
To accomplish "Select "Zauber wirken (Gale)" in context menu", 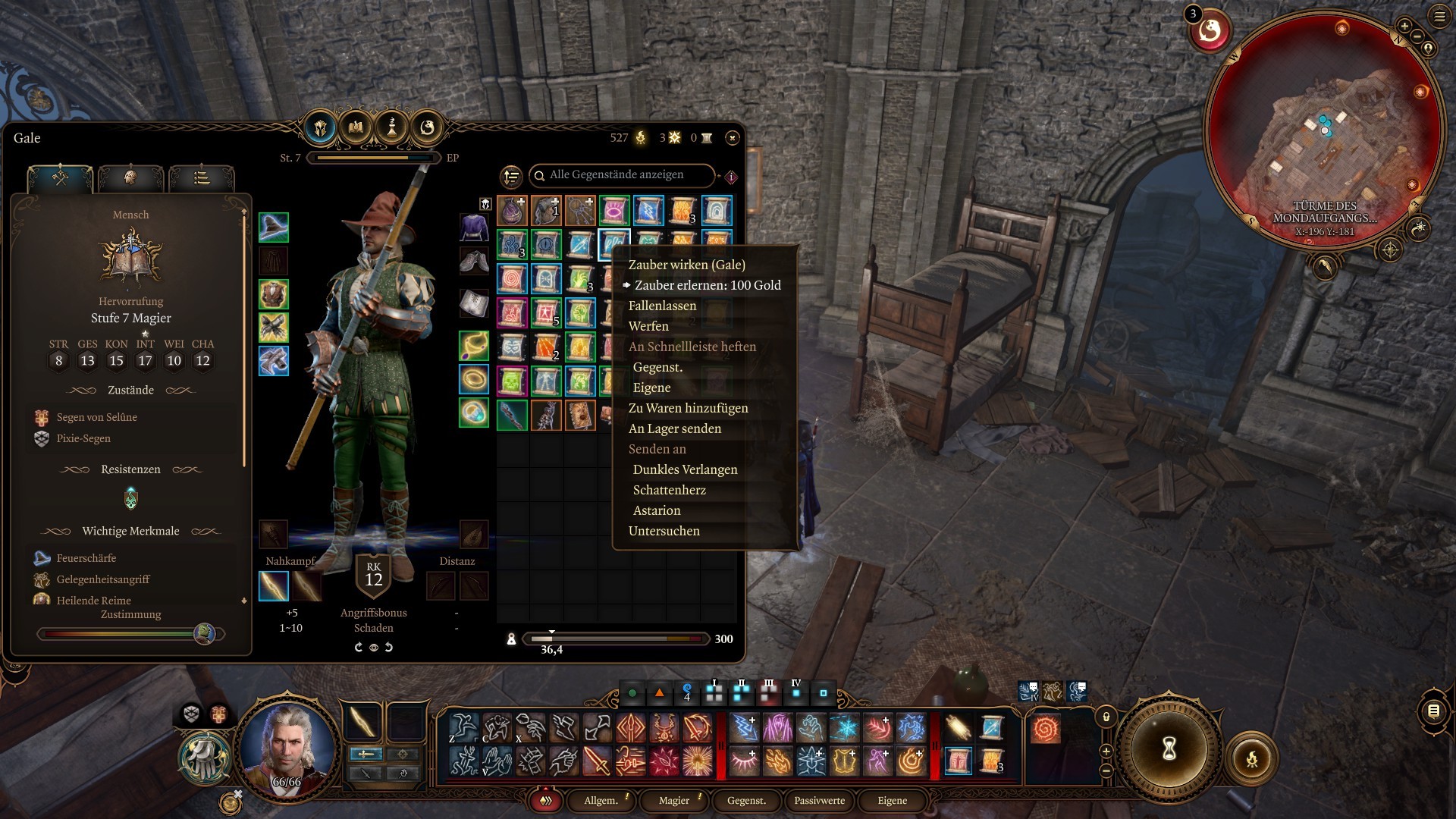I will (686, 265).
